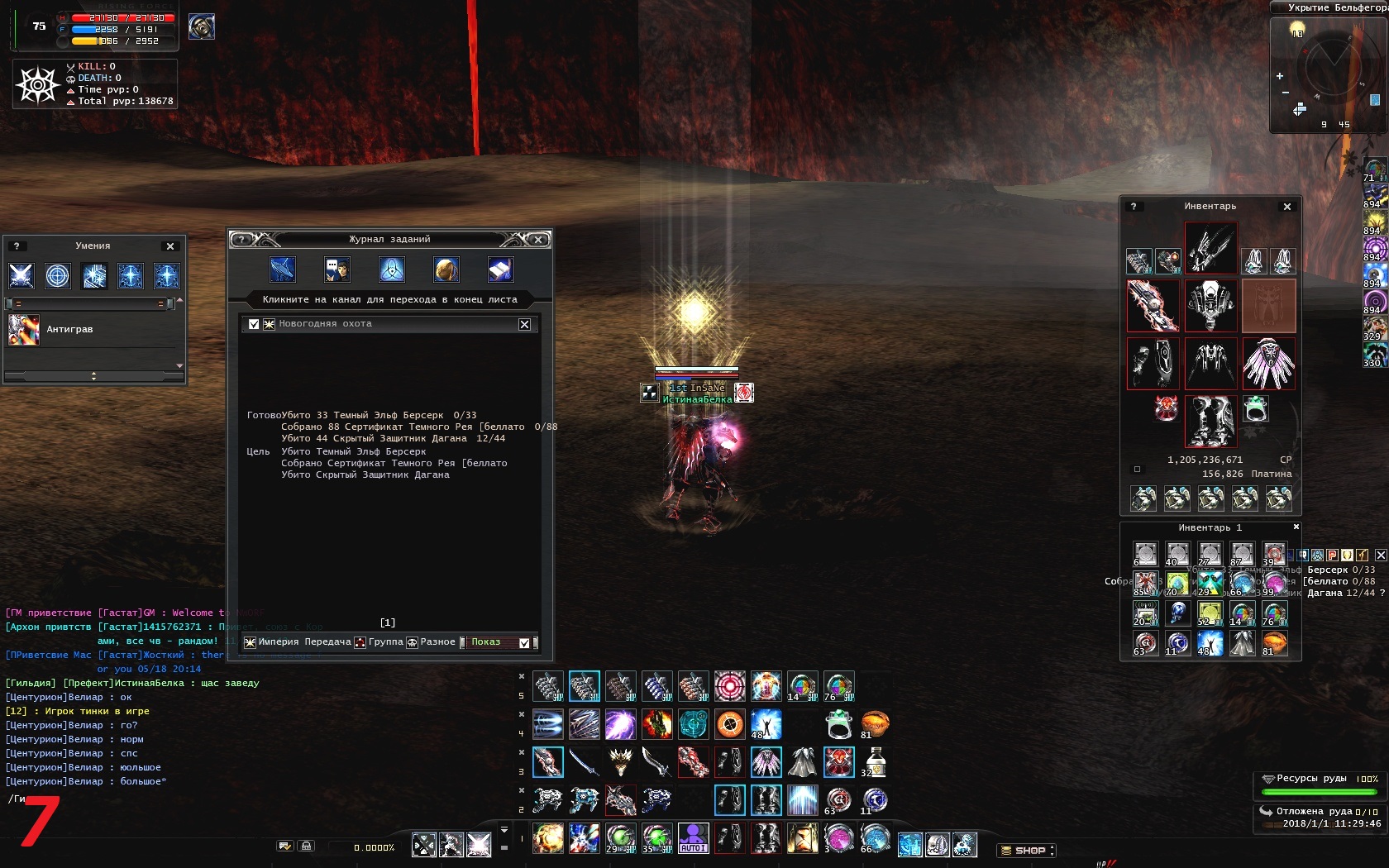The width and height of the screenshot is (1389, 868).
Task: Untick the Новогодняя охота quest checkbox
Action: [x=254, y=324]
